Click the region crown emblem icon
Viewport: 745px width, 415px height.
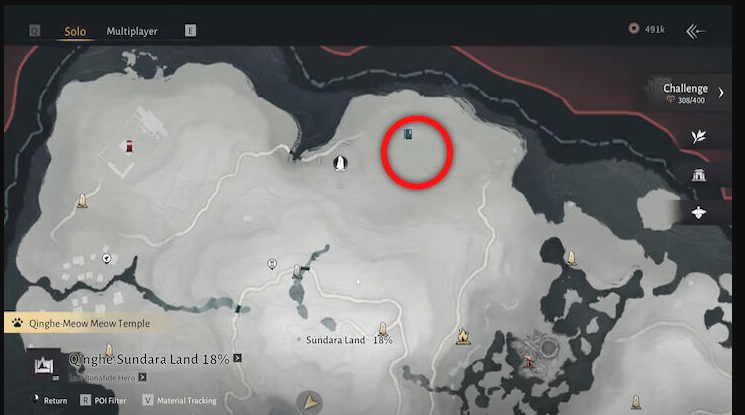(44, 366)
